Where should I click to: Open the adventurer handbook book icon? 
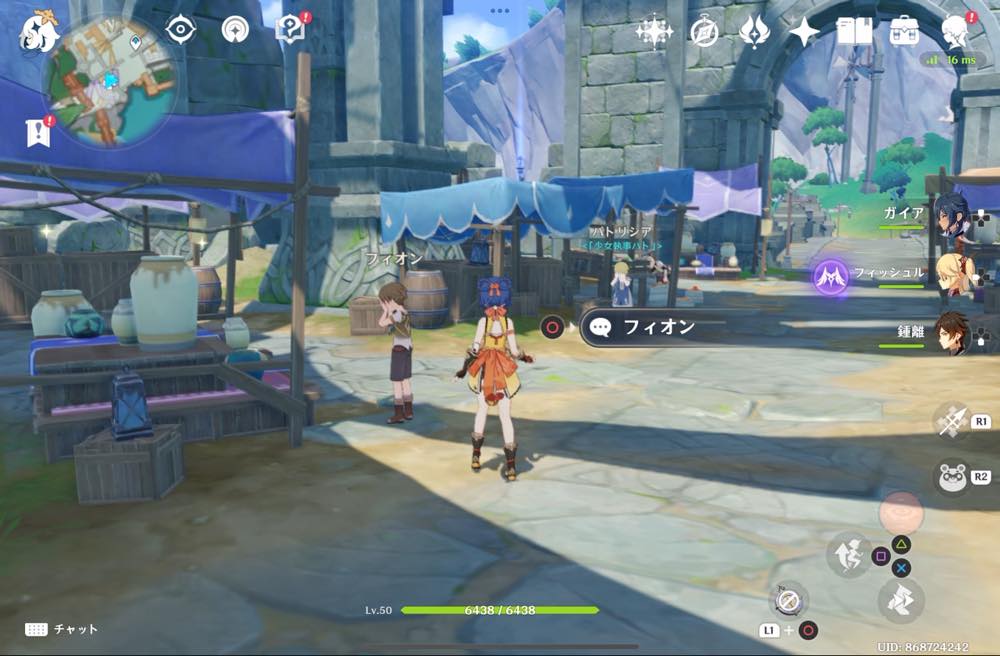tap(854, 32)
